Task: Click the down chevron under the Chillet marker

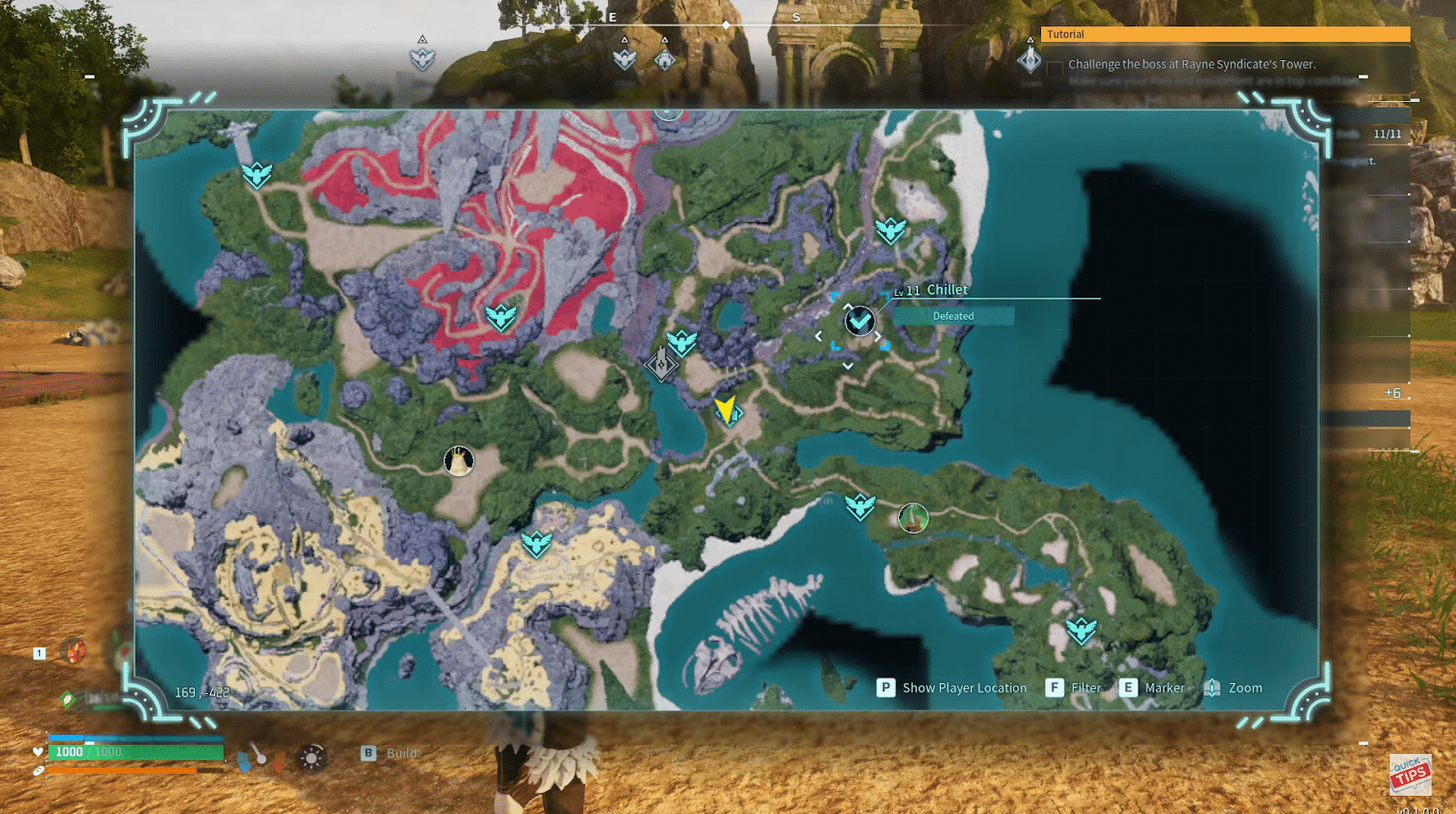Action: click(x=849, y=363)
